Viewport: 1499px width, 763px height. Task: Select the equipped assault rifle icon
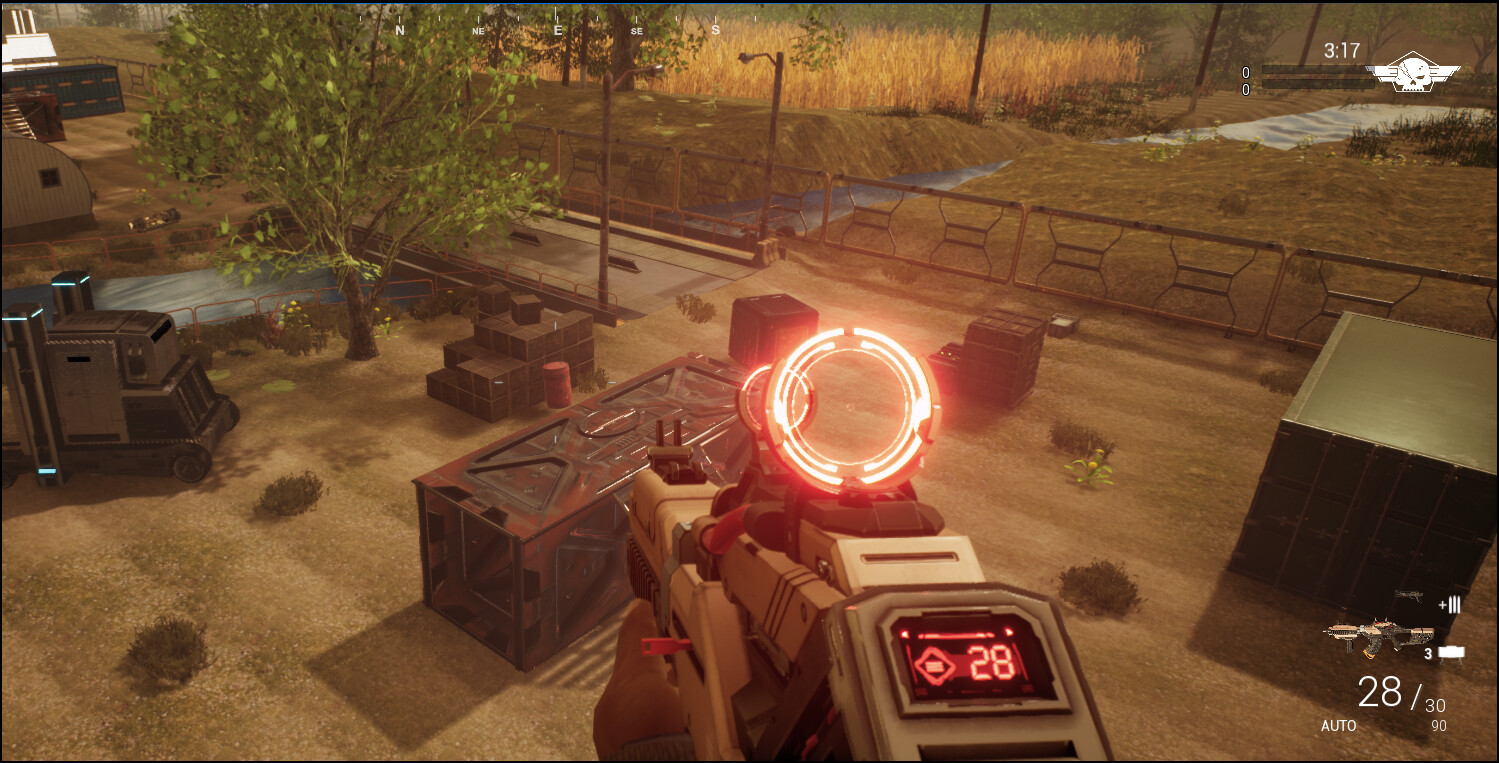(x=1380, y=633)
